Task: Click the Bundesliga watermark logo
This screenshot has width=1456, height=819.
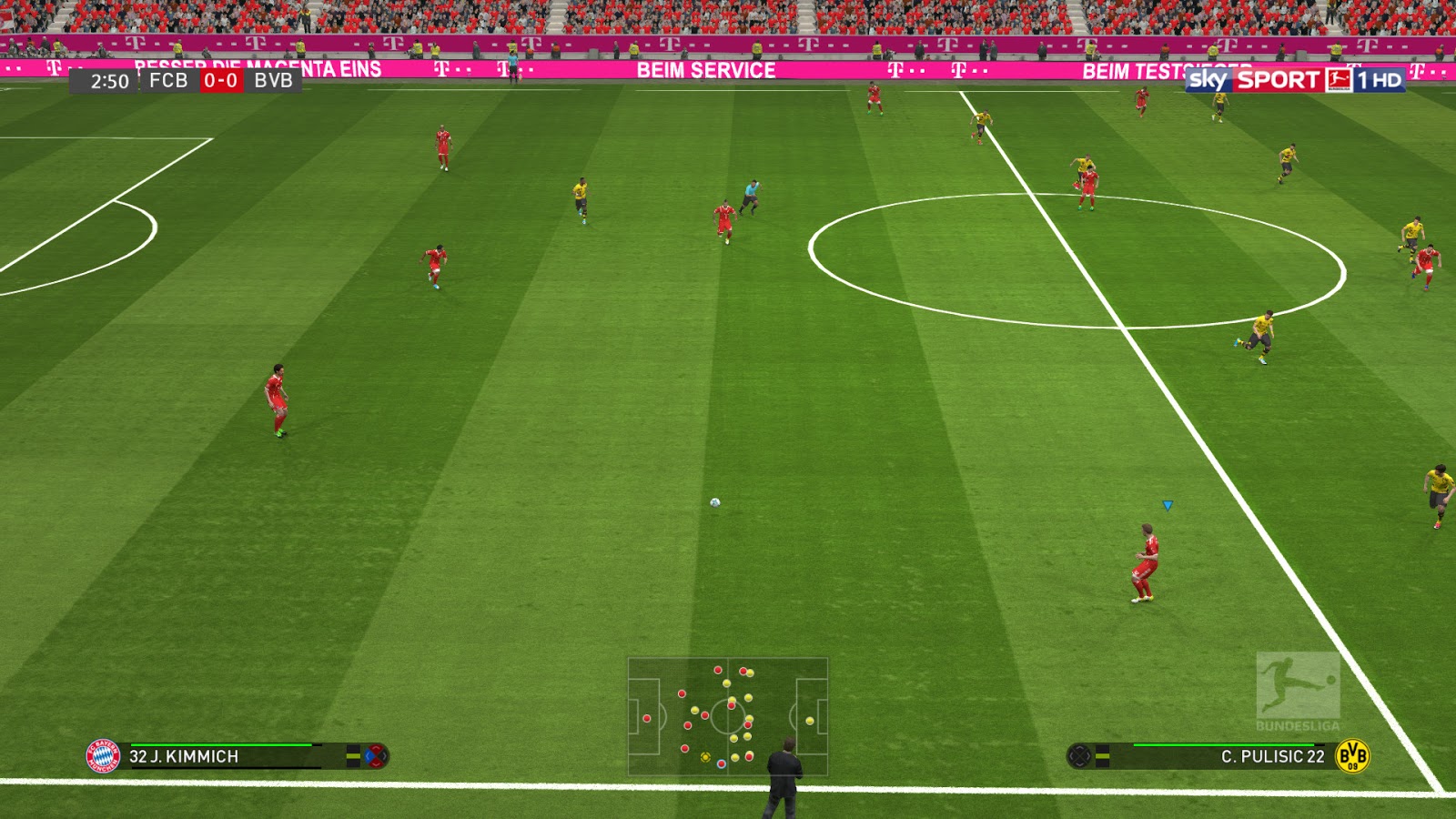Action: [1298, 692]
